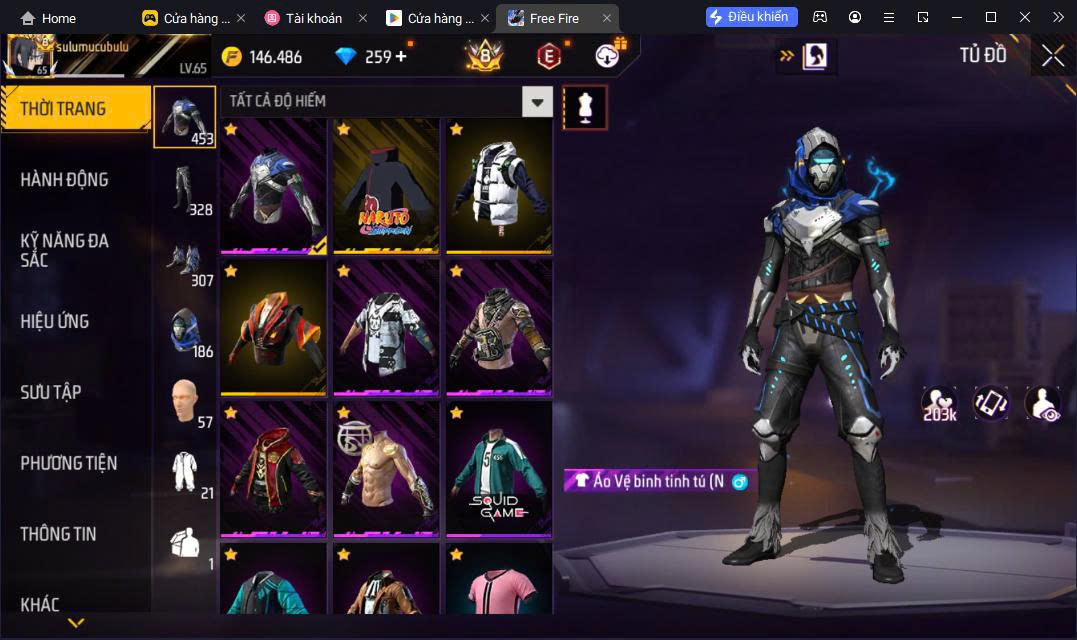Open the Điều khiển controls button

pyautogui.click(x=752, y=17)
